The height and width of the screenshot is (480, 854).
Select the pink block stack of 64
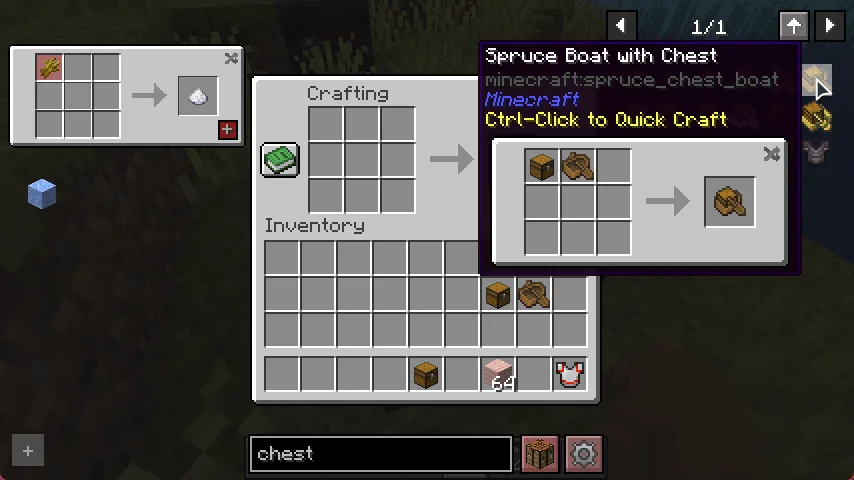point(497,375)
